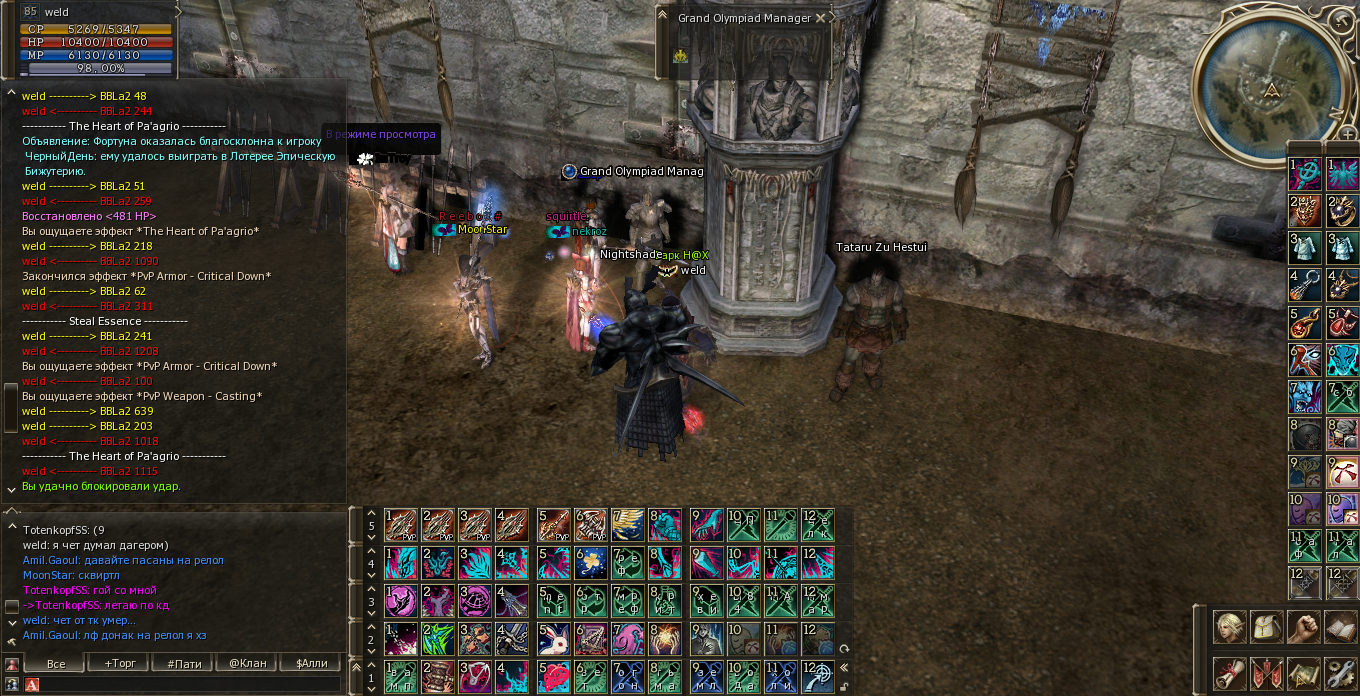The width and height of the screenshot is (1360, 696).
Task: Click the chat message input field
Action: (190, 684)
